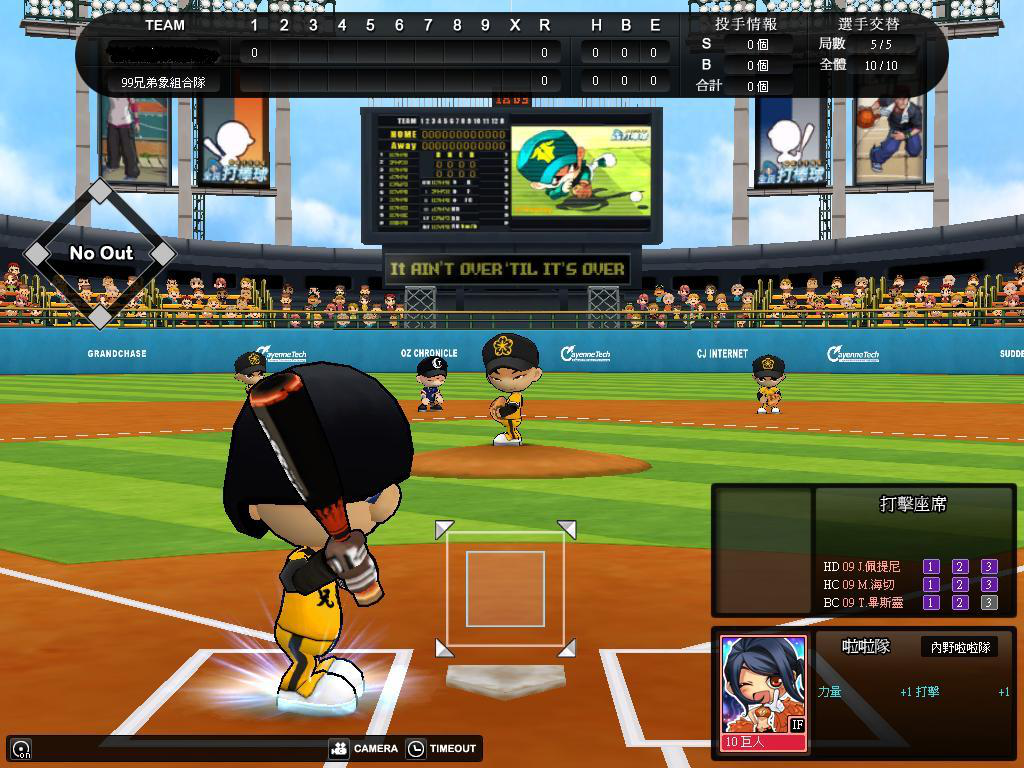This screenshot has width=1024, height=768.
Task: Call a TIMEOUT
Action: [x=441, y=748]
